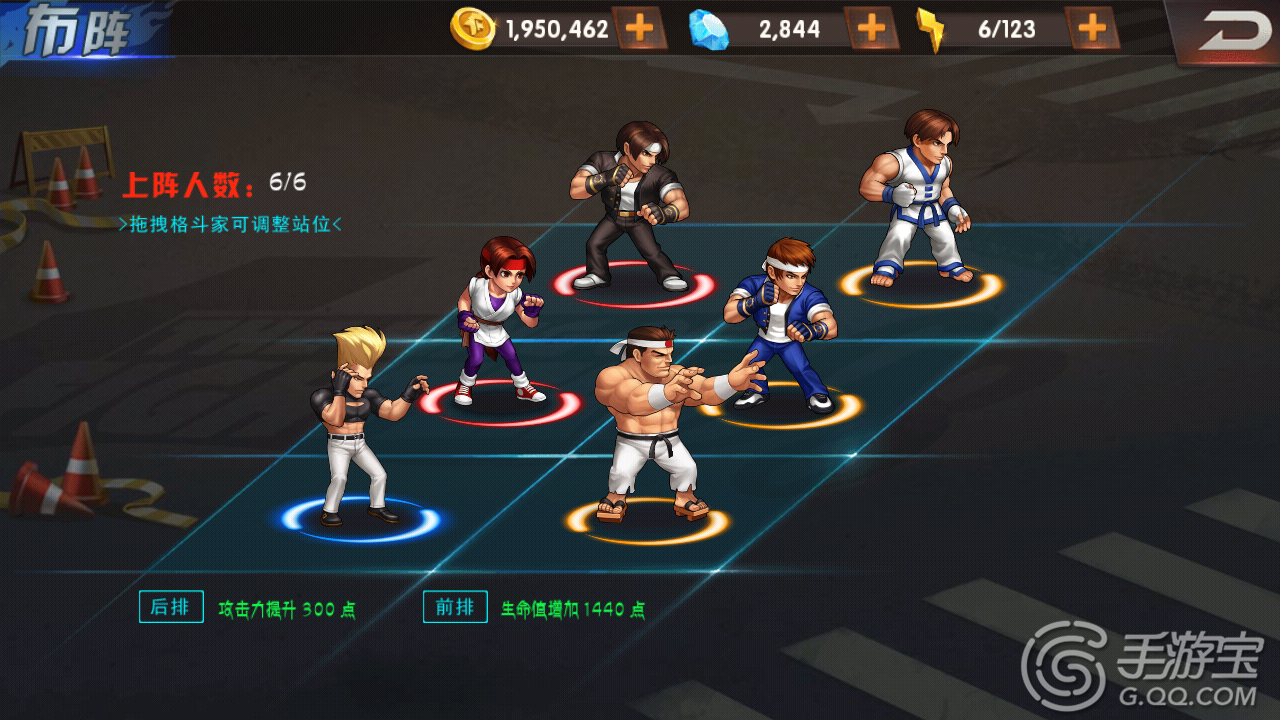This screenshot has width=1280, height=720.
Task: Pick the red-headband girl in purple pants
Action: click(497, 320)
